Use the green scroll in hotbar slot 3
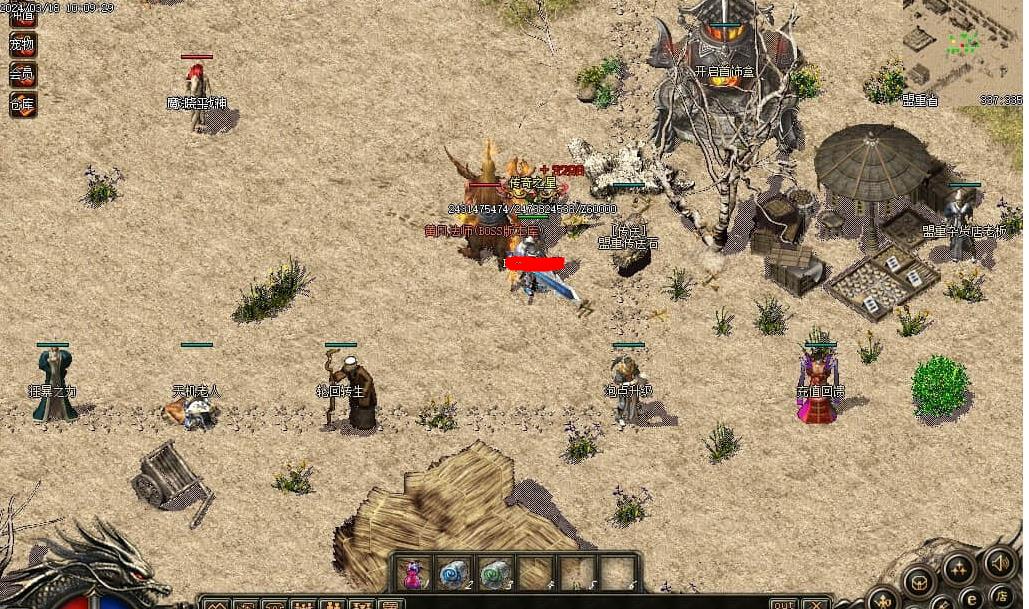 point(496,574)
